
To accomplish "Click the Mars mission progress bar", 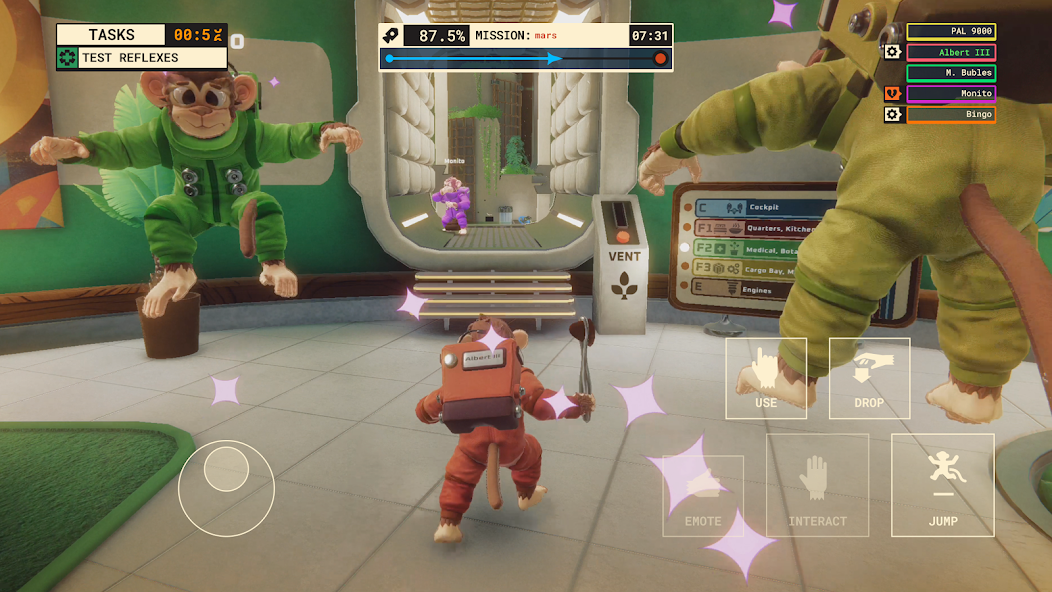I will pyautogui.click(x=525, y=59).
